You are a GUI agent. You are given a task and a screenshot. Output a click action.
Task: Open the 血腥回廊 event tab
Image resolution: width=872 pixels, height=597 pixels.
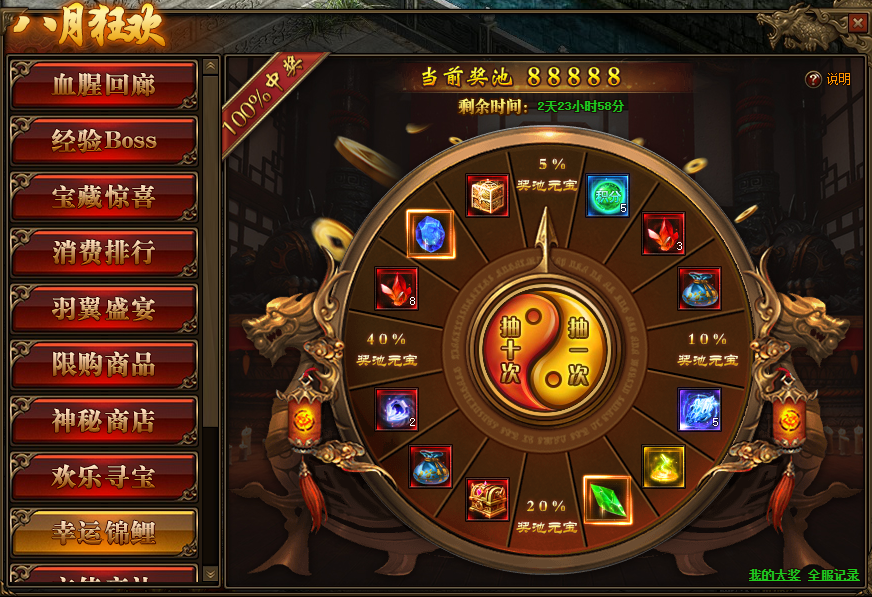[103, 85]
